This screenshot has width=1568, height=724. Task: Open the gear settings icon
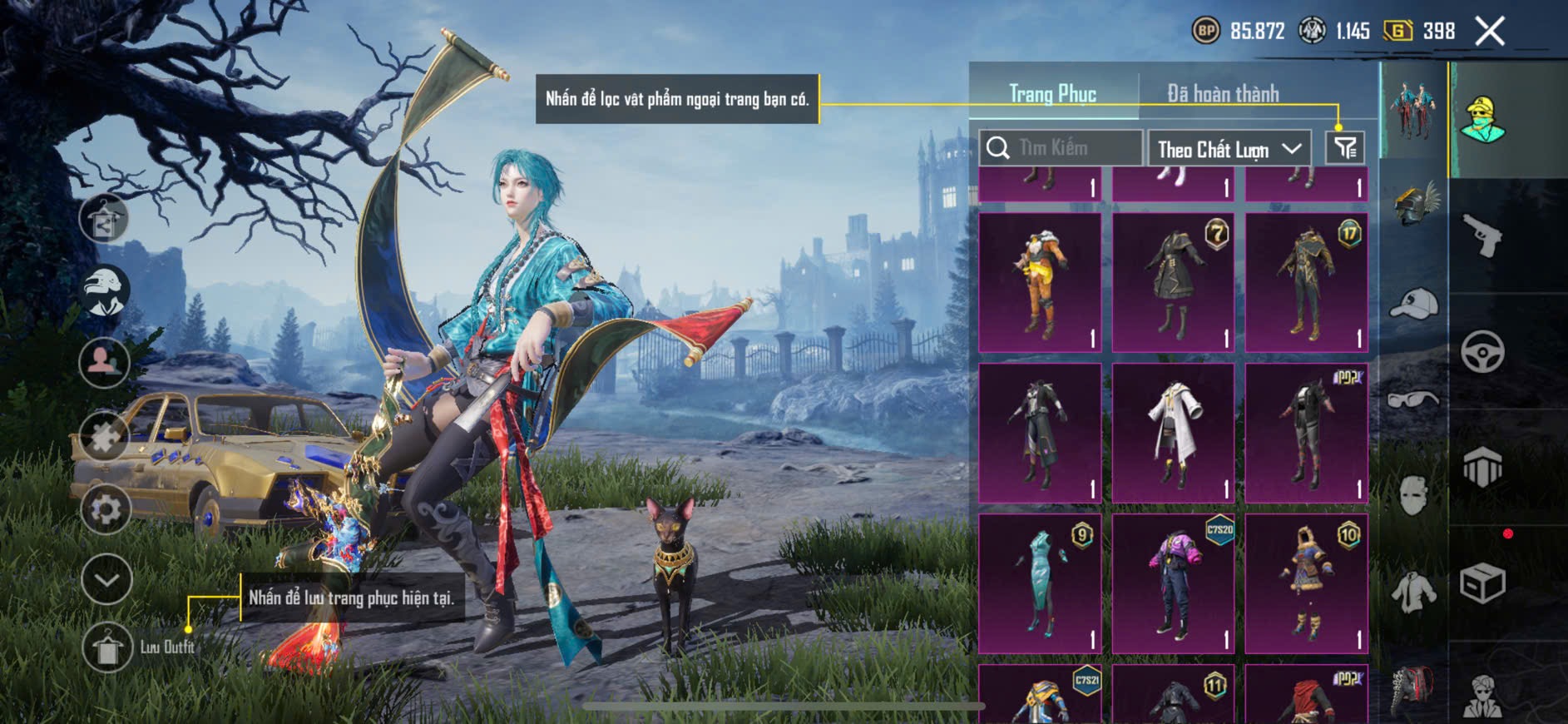pyautogui.click(x=106, y=508)
